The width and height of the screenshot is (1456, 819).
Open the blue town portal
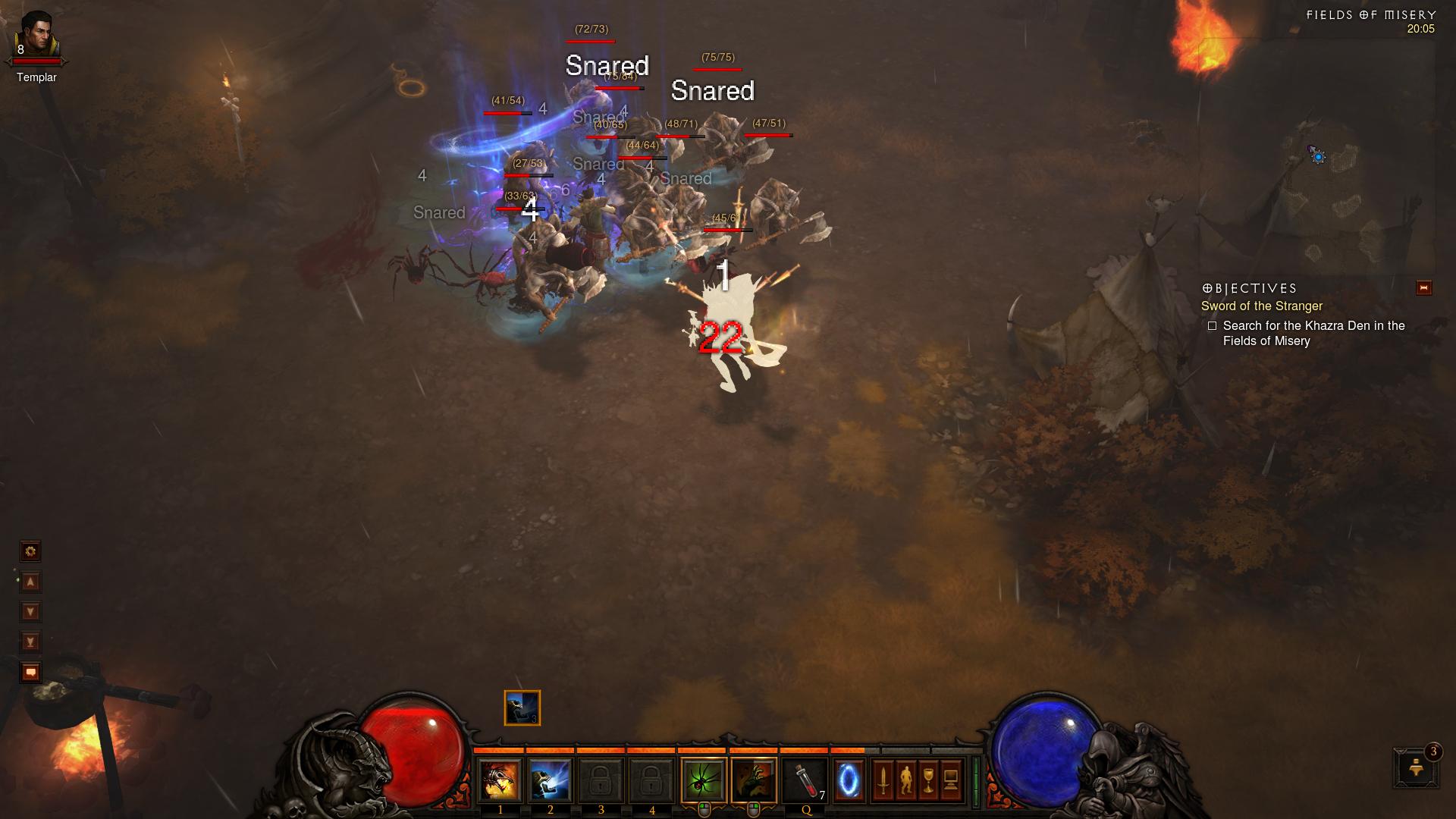(x=849, y=781)
